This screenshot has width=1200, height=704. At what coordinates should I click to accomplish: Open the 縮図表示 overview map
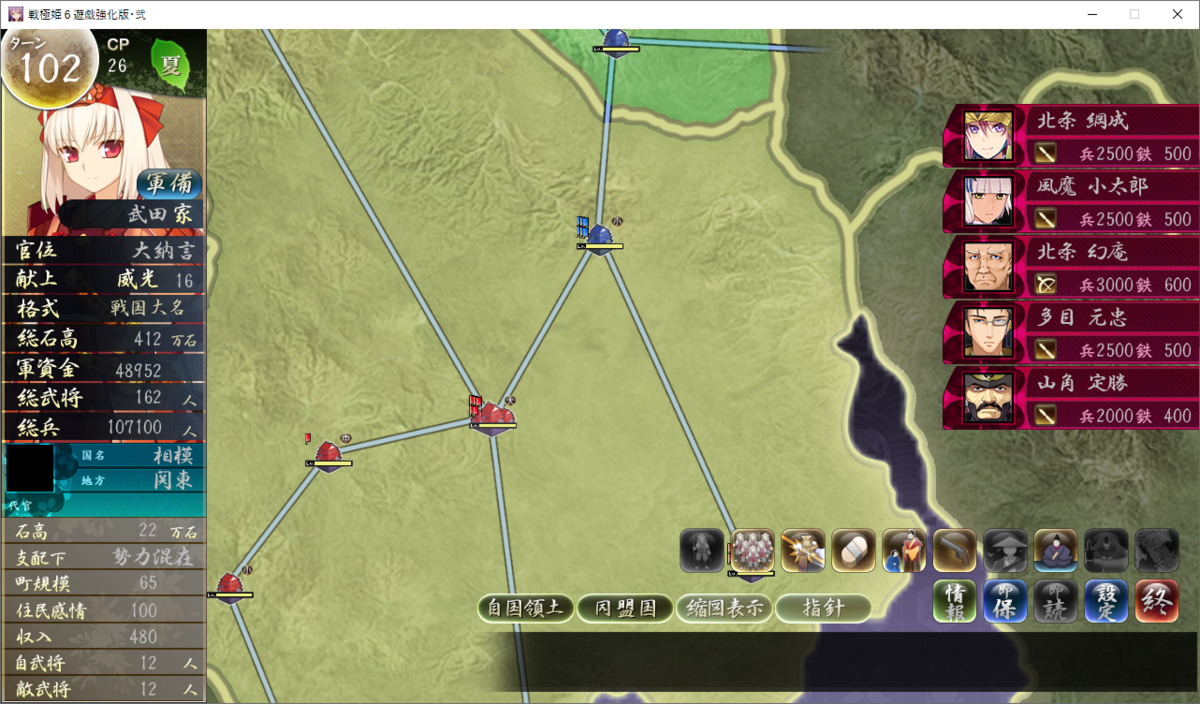(724, 608)
